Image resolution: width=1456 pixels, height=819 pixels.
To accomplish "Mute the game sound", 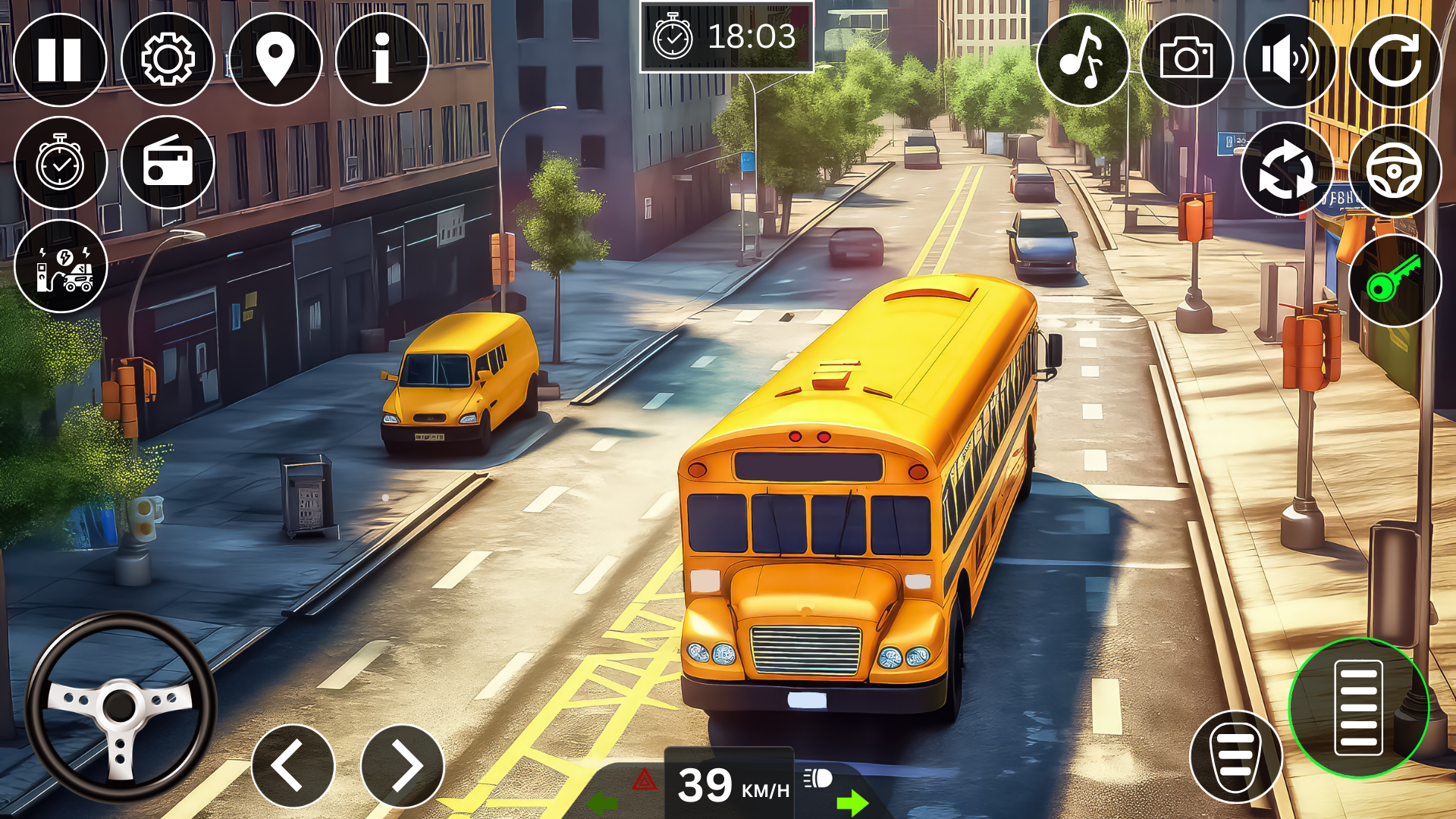I will tap(1291, 59).
